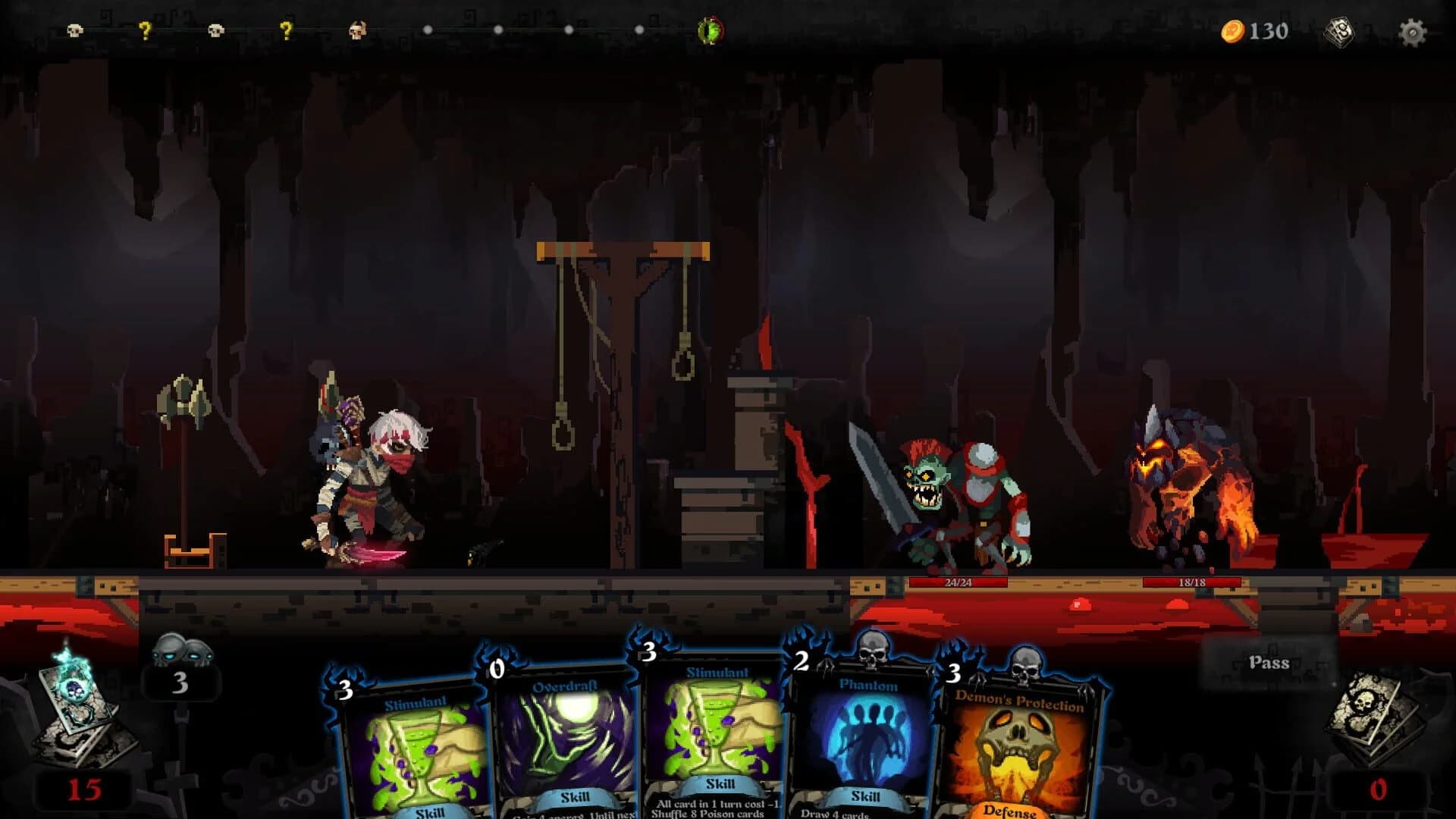Click the Pass button to end turn
This screenshot has width=1456, height=819.
[x=1269, y=662]
